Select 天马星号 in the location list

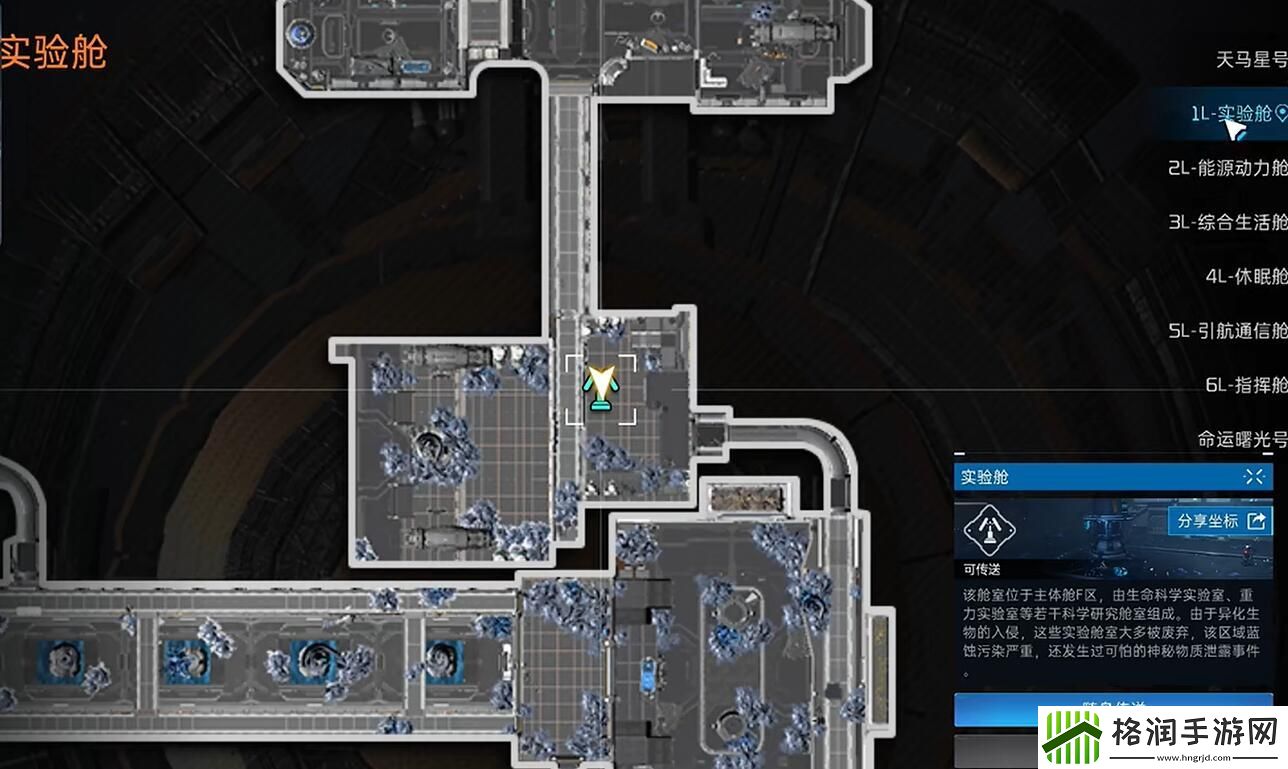coord(1250,60)
